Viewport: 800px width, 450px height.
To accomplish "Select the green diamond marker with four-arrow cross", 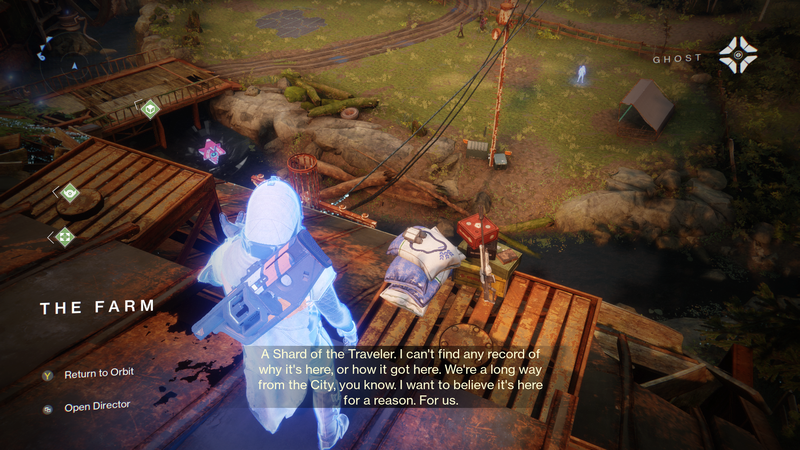I will pyautogui.click(x=66, y=236).
